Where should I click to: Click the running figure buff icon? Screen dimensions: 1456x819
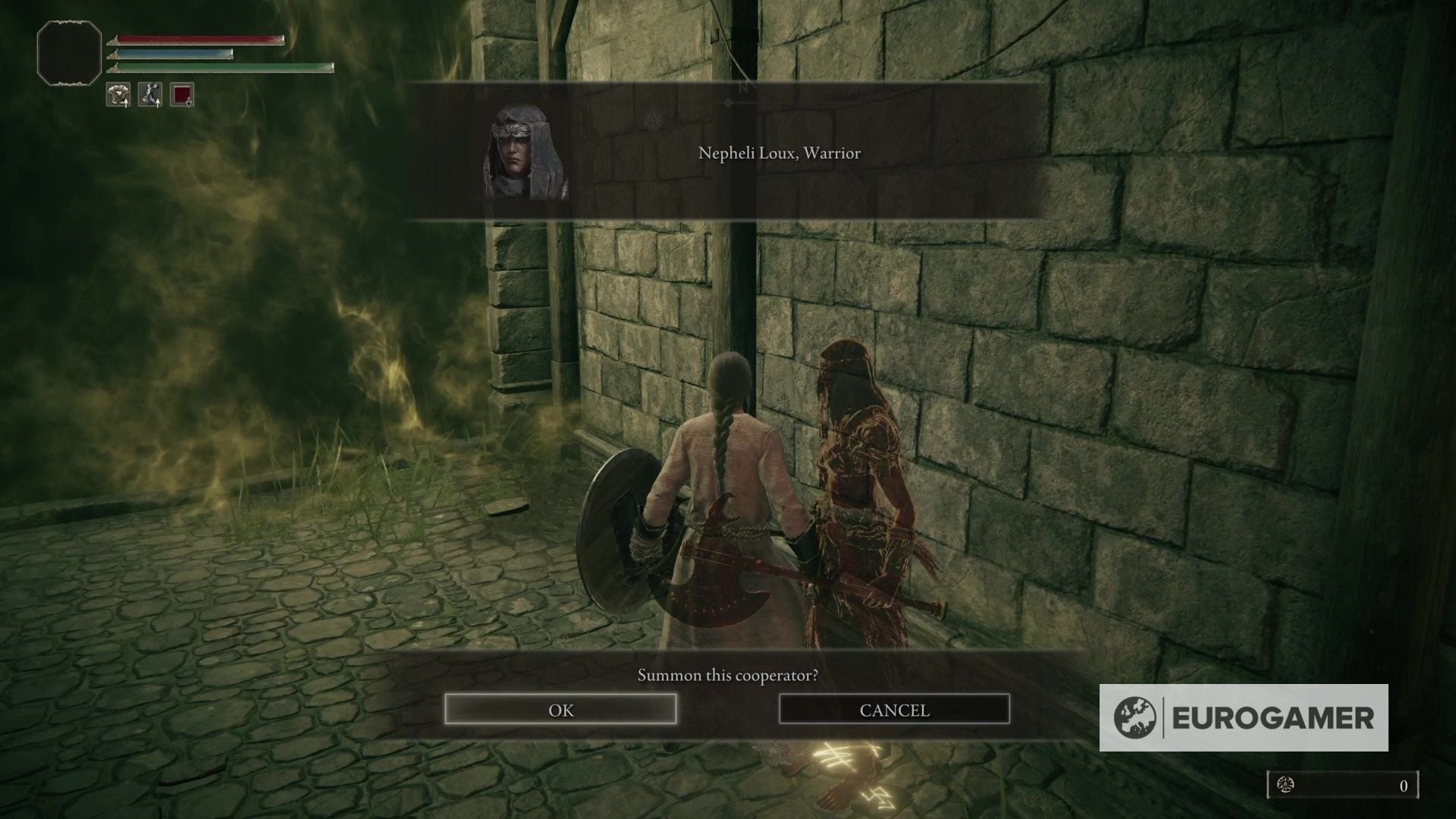click(150, 95)
